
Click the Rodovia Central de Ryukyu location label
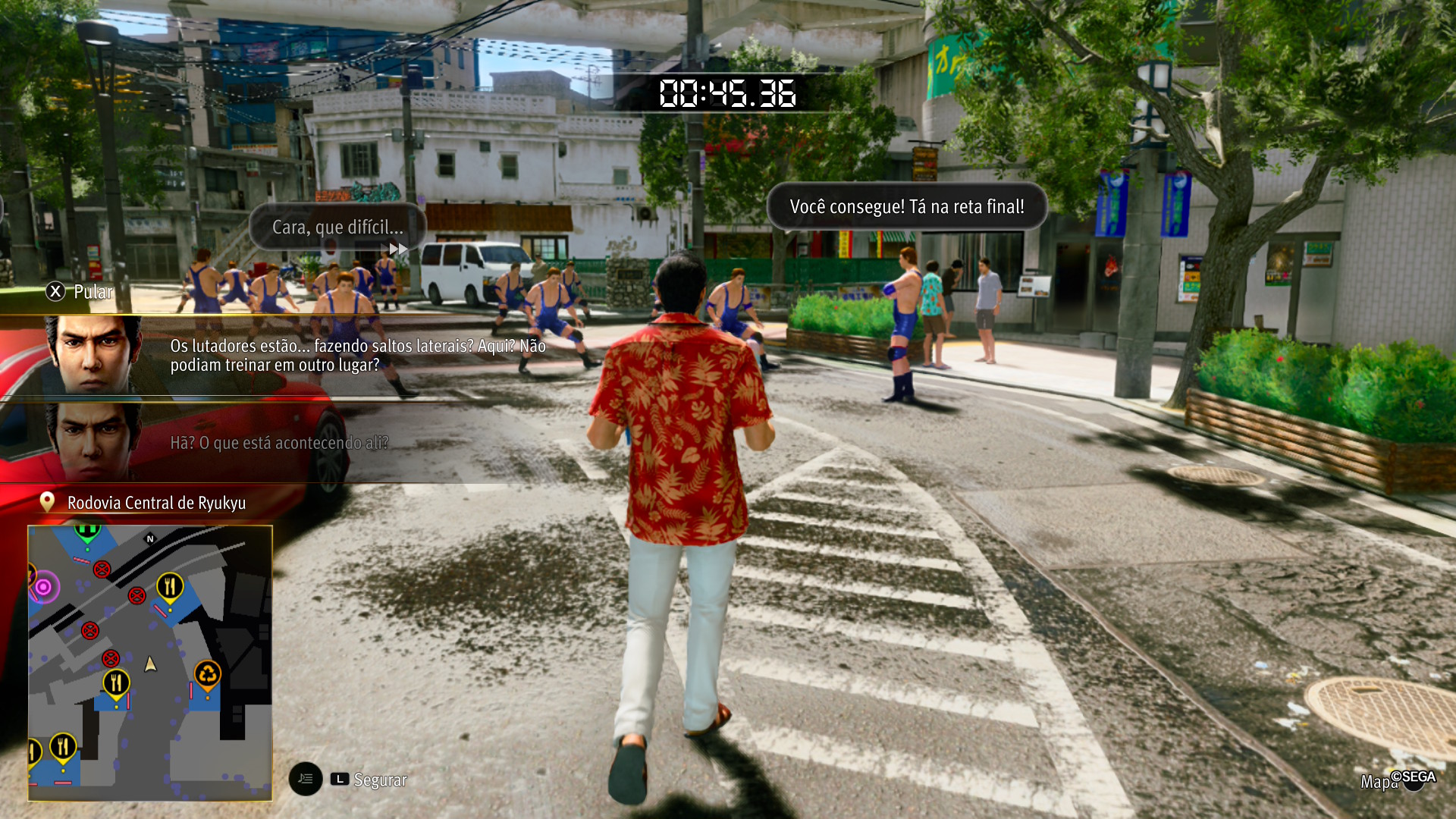pyautogui.click(x=156, y=503)
